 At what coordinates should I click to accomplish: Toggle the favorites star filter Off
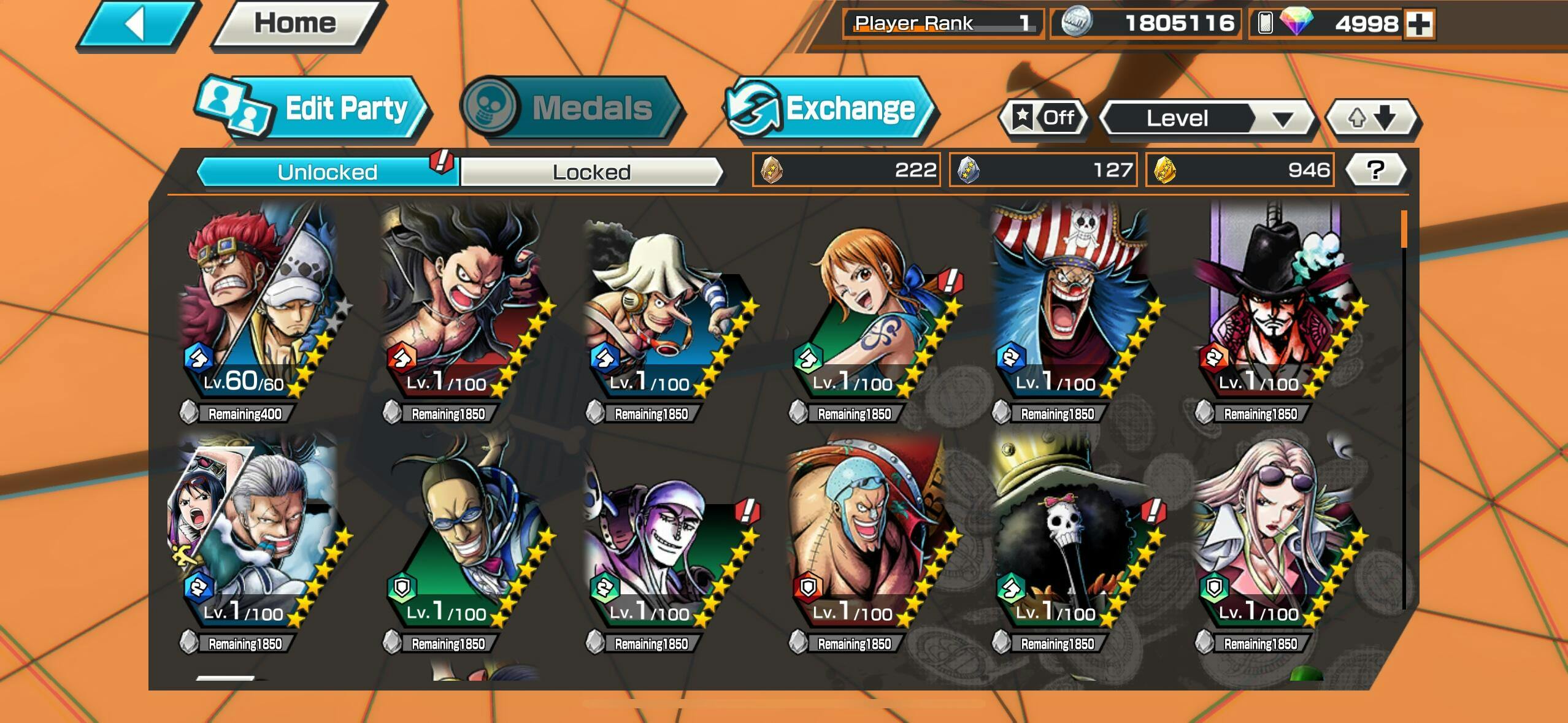coord(1044,118)
